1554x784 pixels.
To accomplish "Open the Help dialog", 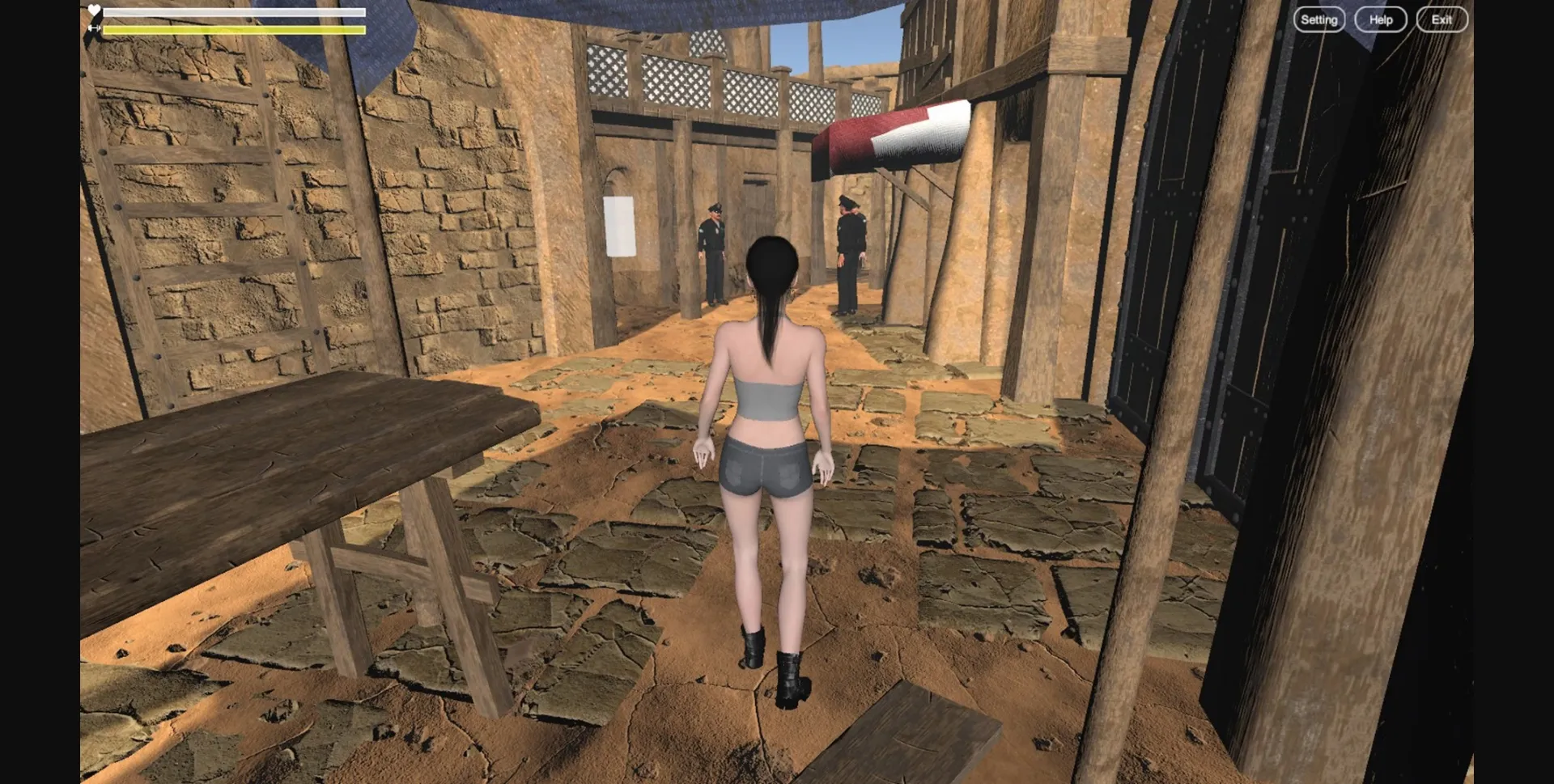I will point(1380,19).
